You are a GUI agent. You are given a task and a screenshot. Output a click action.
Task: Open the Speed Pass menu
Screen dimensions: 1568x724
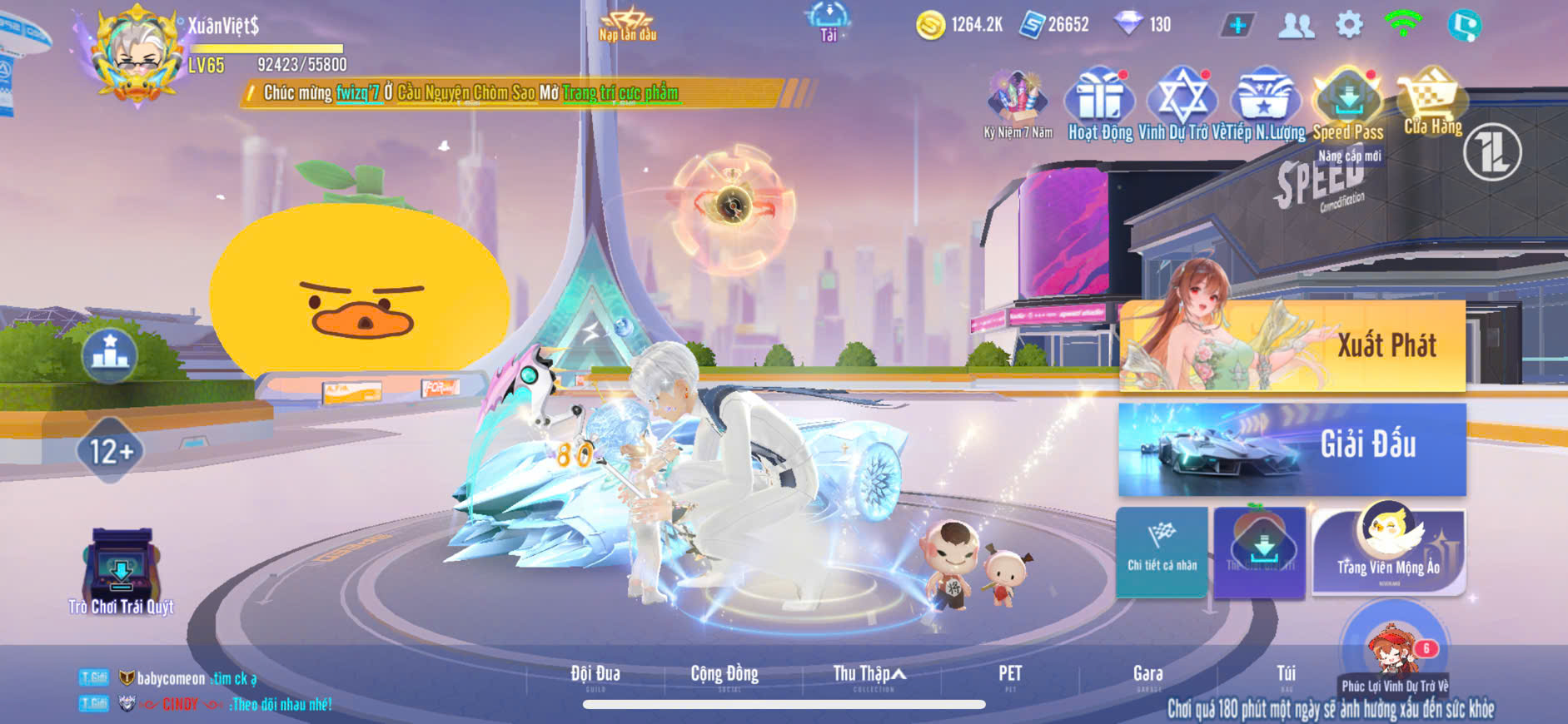pos(1348,106)
